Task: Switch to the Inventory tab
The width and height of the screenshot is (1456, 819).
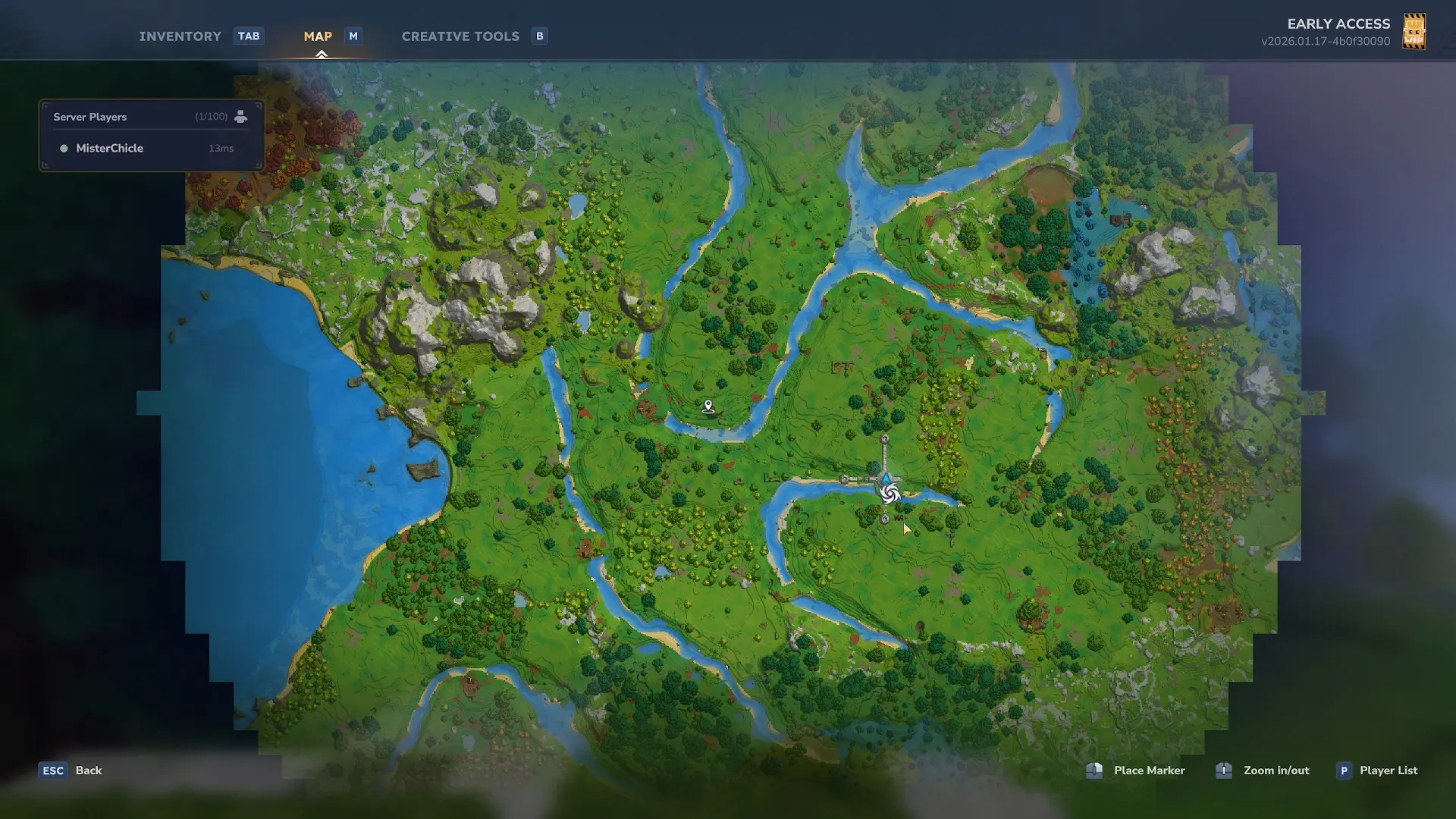Action: tap(180, 36)
